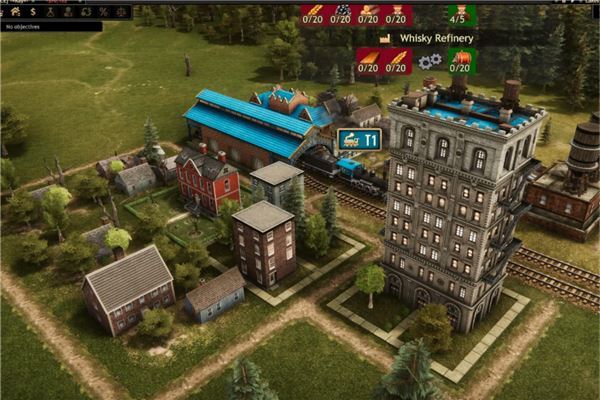Open the balance scales toolbar menu

click(x=118, y=9)
